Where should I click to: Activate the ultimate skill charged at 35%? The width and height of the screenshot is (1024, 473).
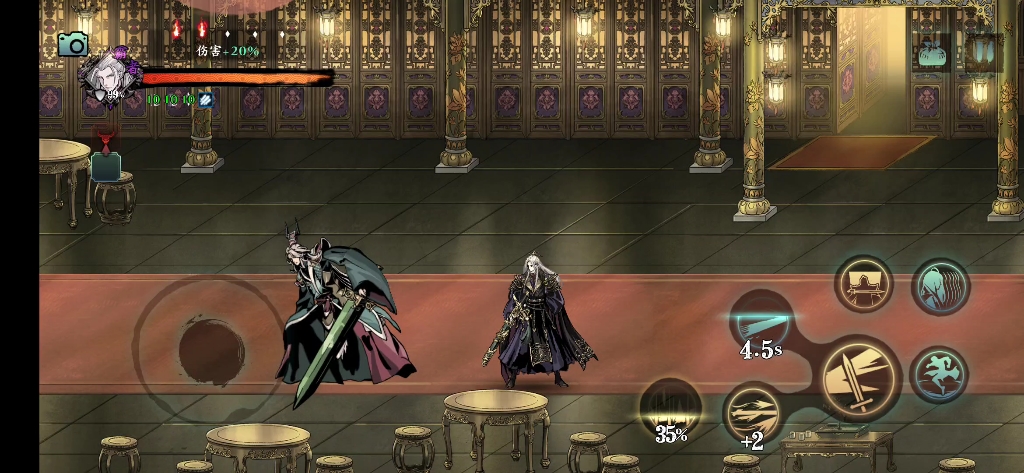(670, 407)
